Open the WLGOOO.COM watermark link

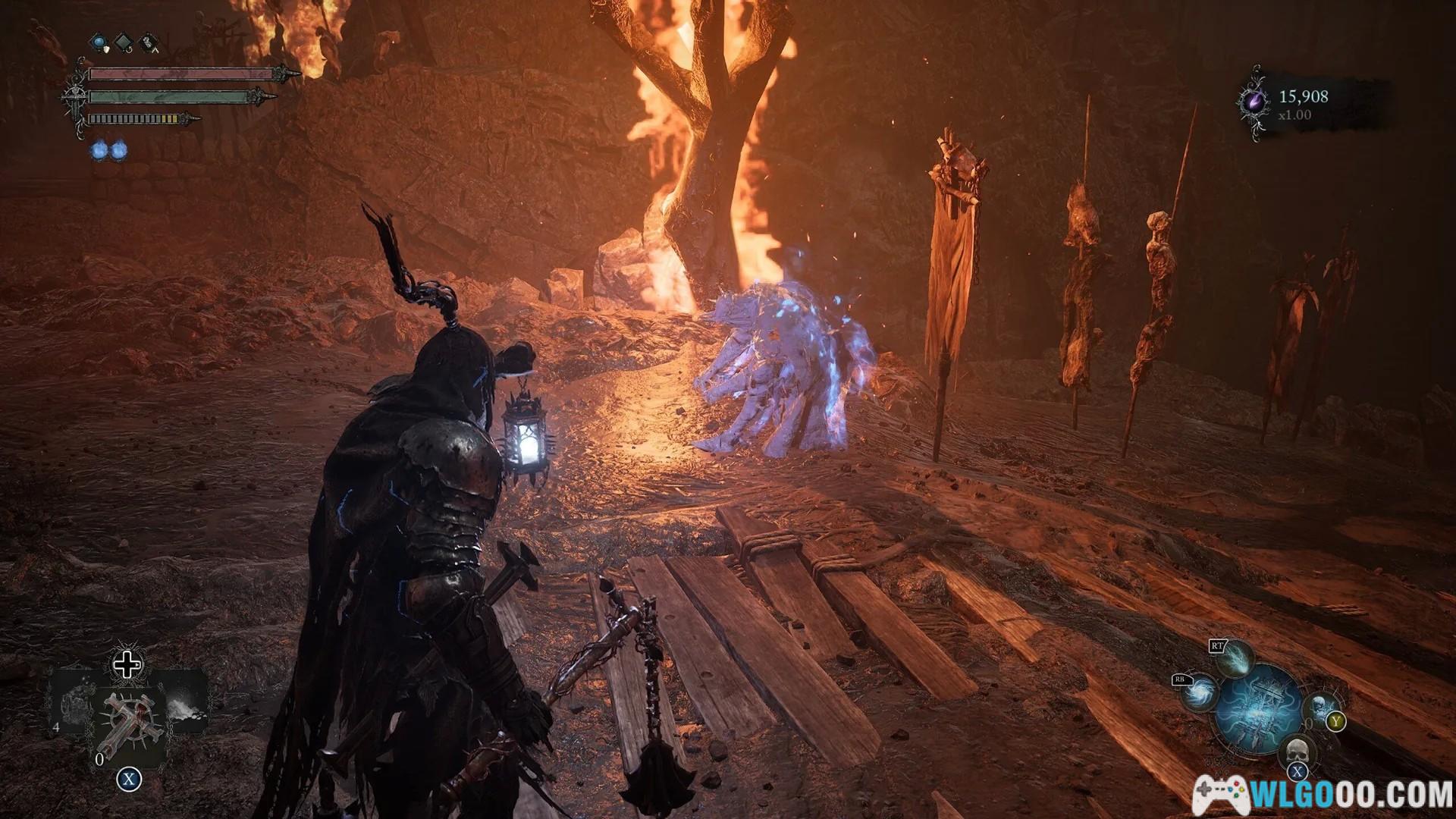pos(1323,795)
